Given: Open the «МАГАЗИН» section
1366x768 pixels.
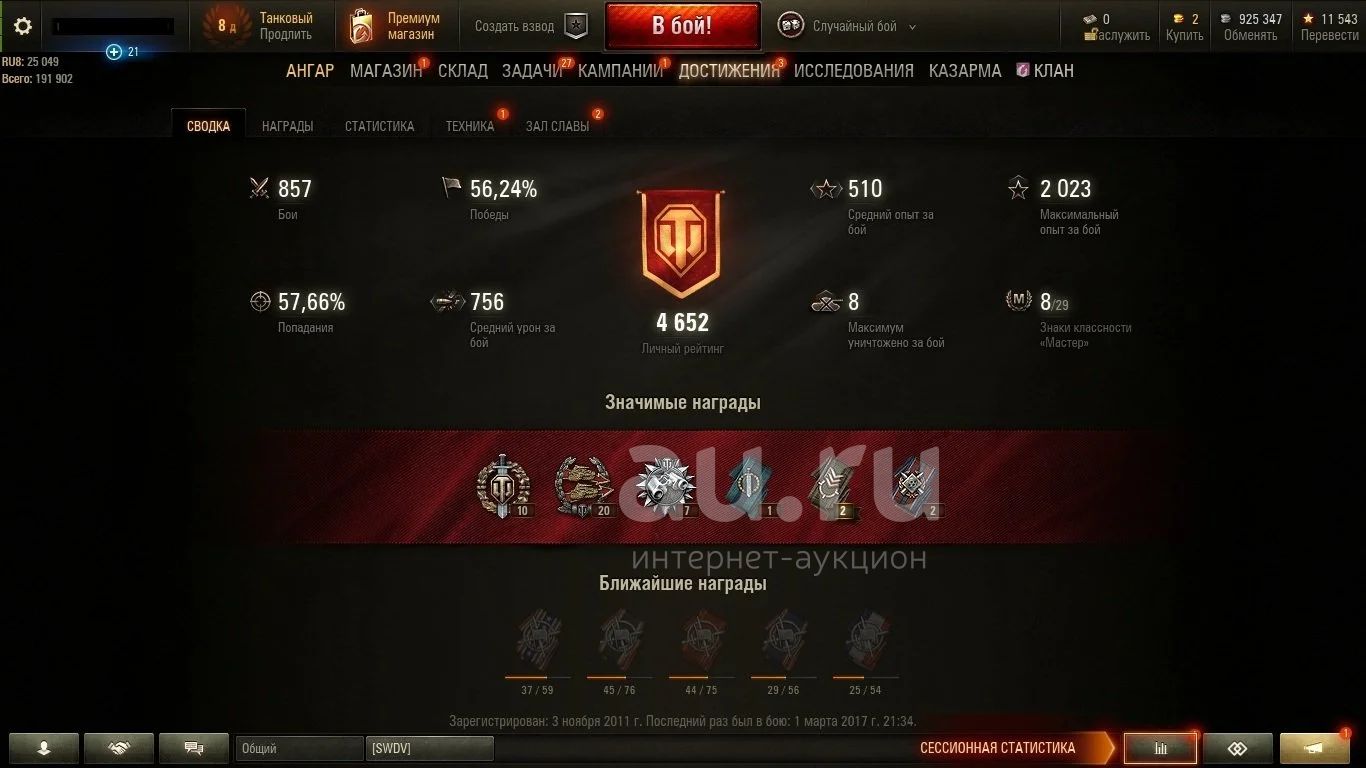Looking at the screenshot, I should tap(386, 71).
